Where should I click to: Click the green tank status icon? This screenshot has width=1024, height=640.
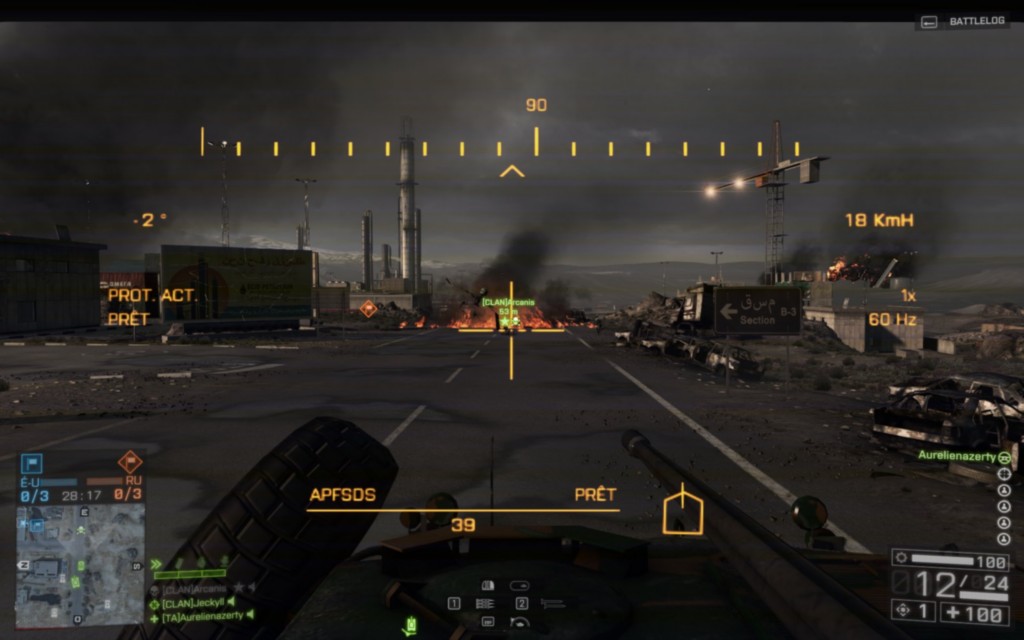[410, 627]
